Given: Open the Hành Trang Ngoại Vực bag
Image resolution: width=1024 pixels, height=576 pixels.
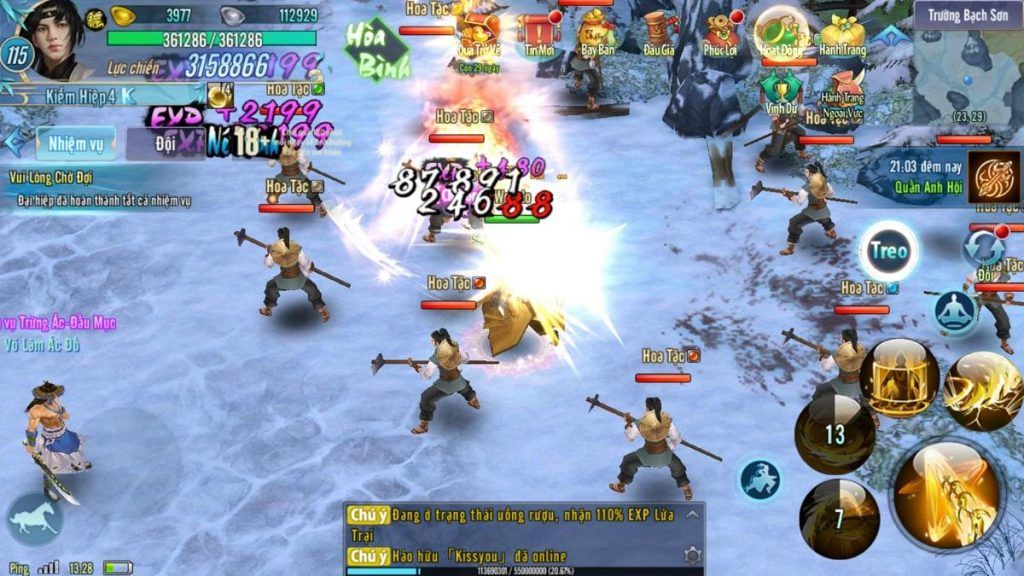Looking at the screenshot, I should pos(842,88).
